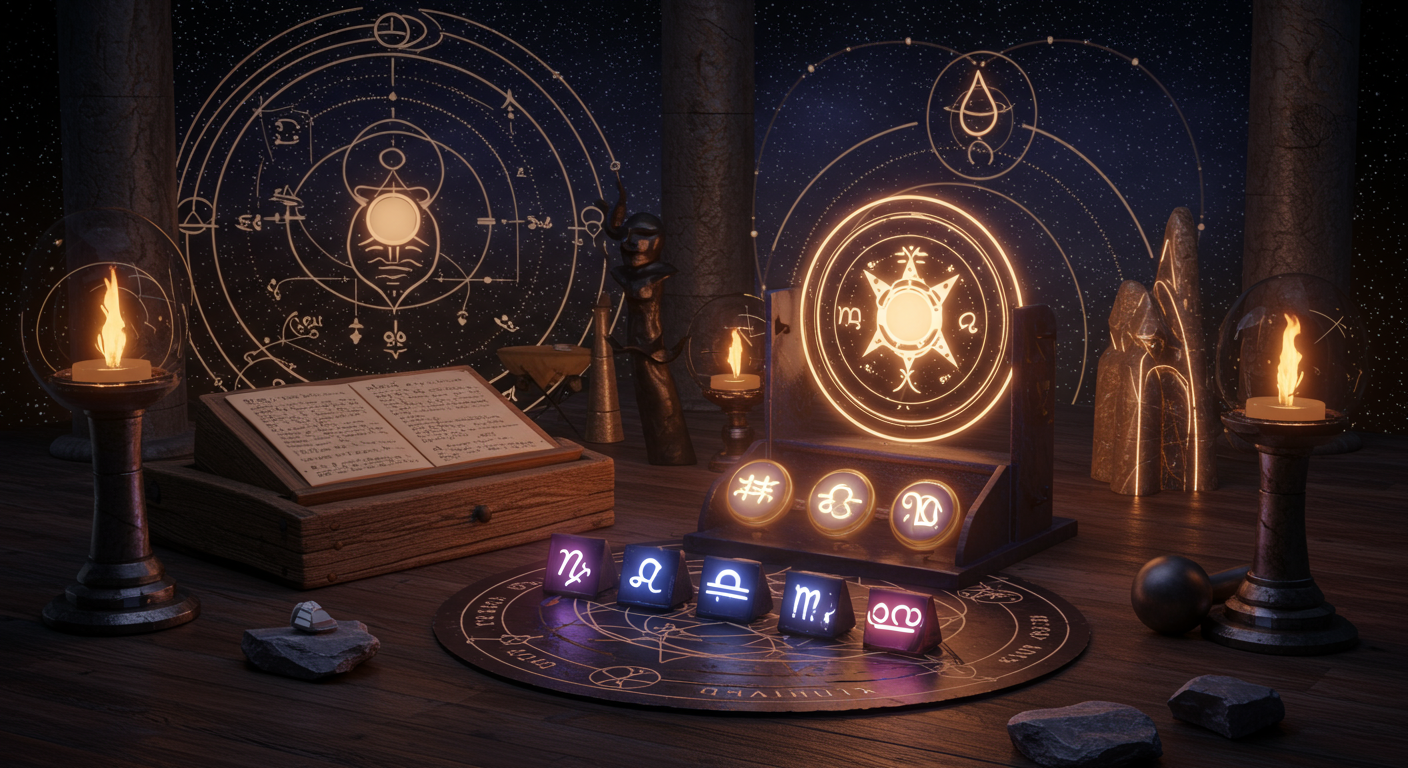Pick the blue Leo glyph tile

click(x=653, y=577)
